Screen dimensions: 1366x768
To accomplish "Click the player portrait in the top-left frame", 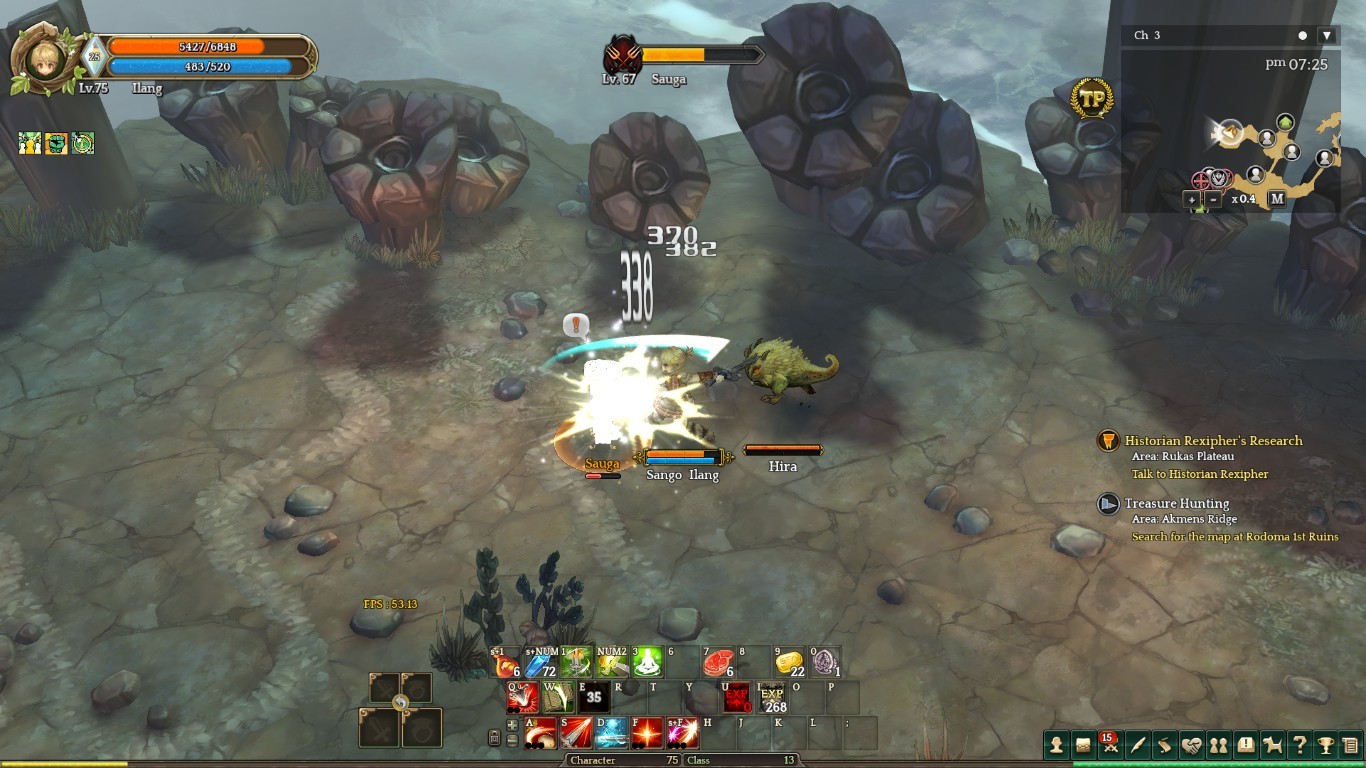I will [x=41, y=60].
